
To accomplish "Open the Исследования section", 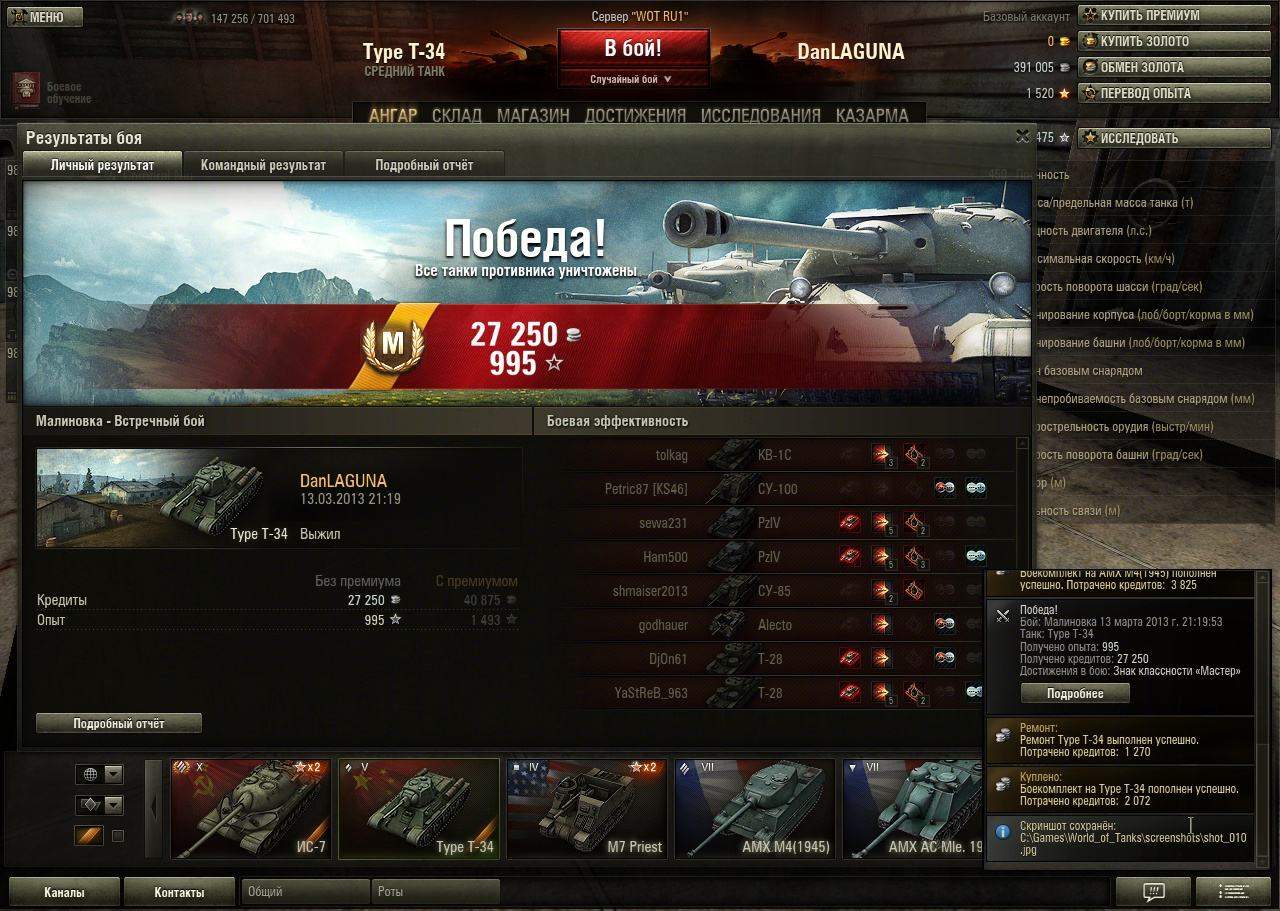I will (x=760, y=115).
